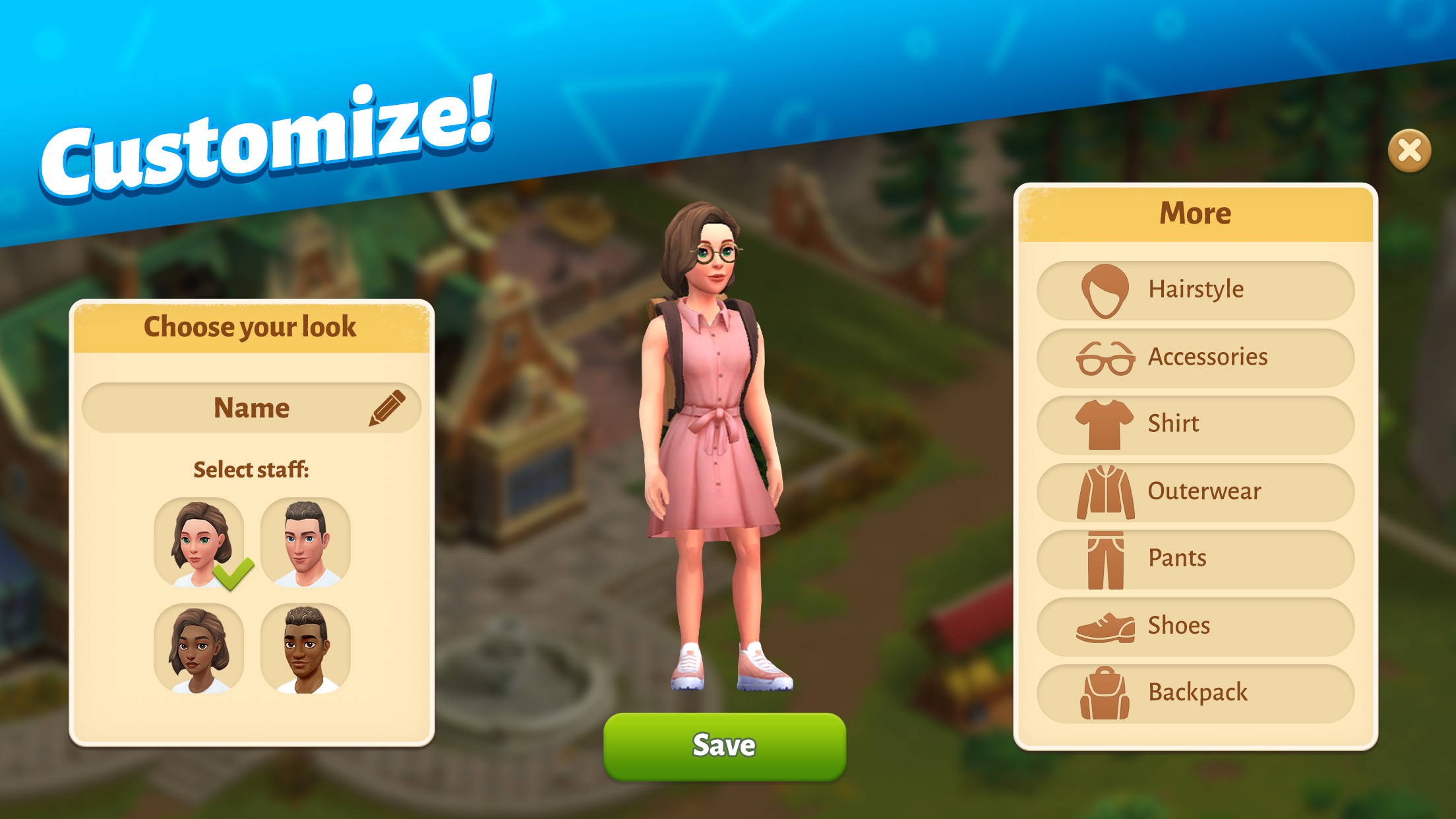Click the Name input field

[251, 407]
